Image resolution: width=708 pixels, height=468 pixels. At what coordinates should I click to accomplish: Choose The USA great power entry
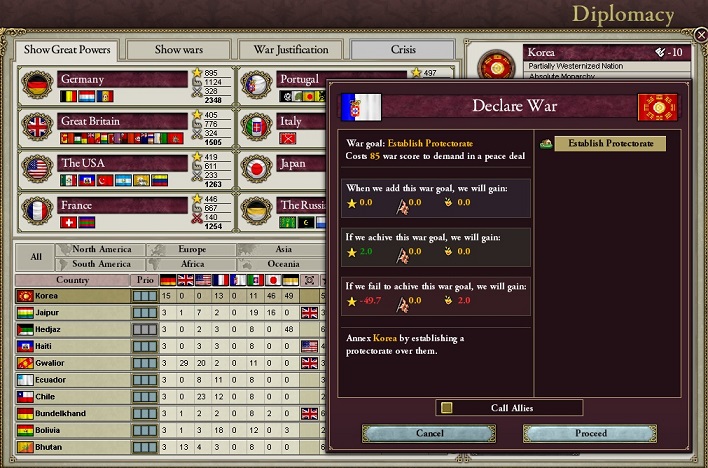point(121,163)
